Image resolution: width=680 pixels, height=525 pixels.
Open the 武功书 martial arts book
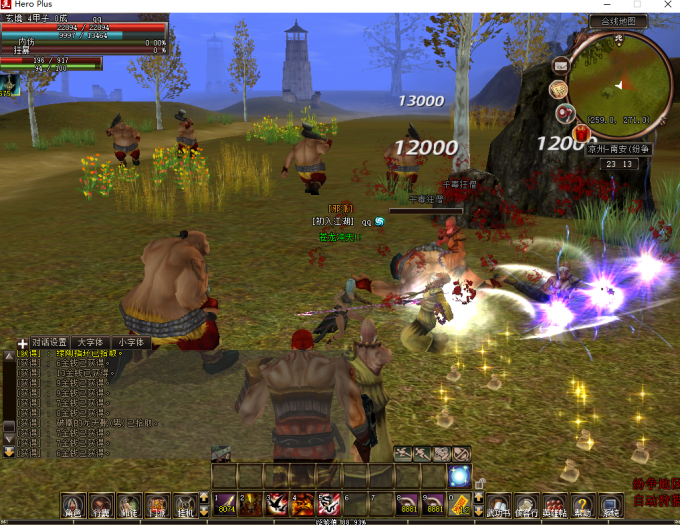[497, 506]
